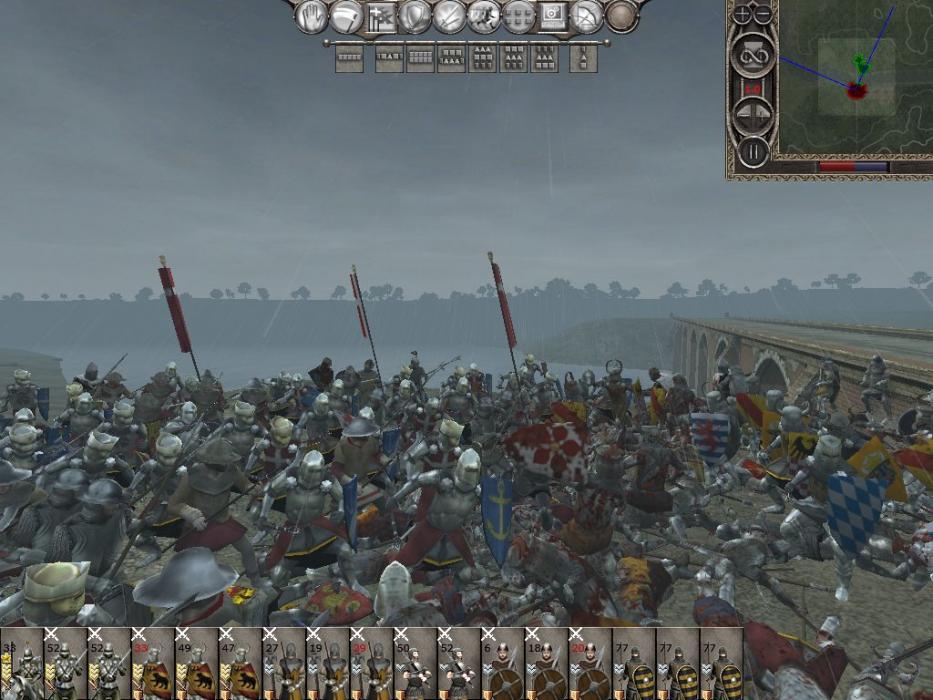Viewport: 933px width, 700px height.
Task: Click the camera icon button
Action: coord(553,16)
